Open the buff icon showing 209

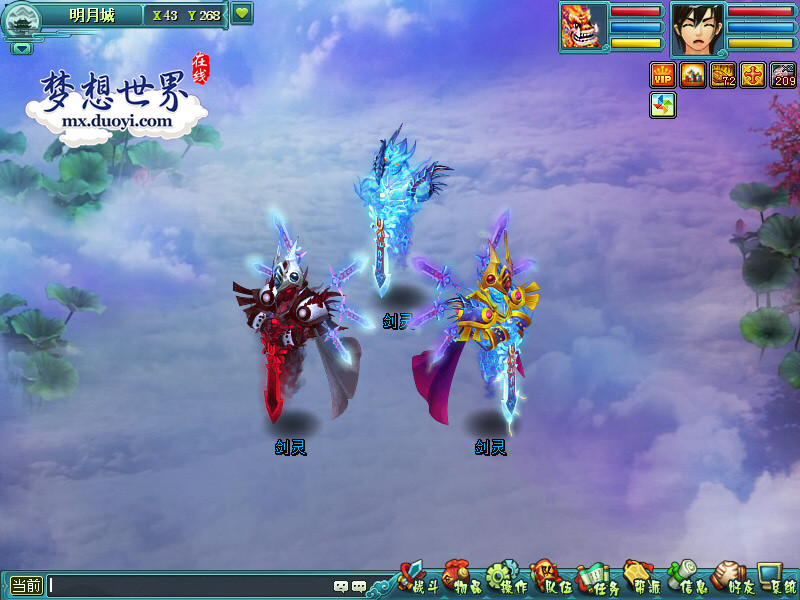(783, 75)
